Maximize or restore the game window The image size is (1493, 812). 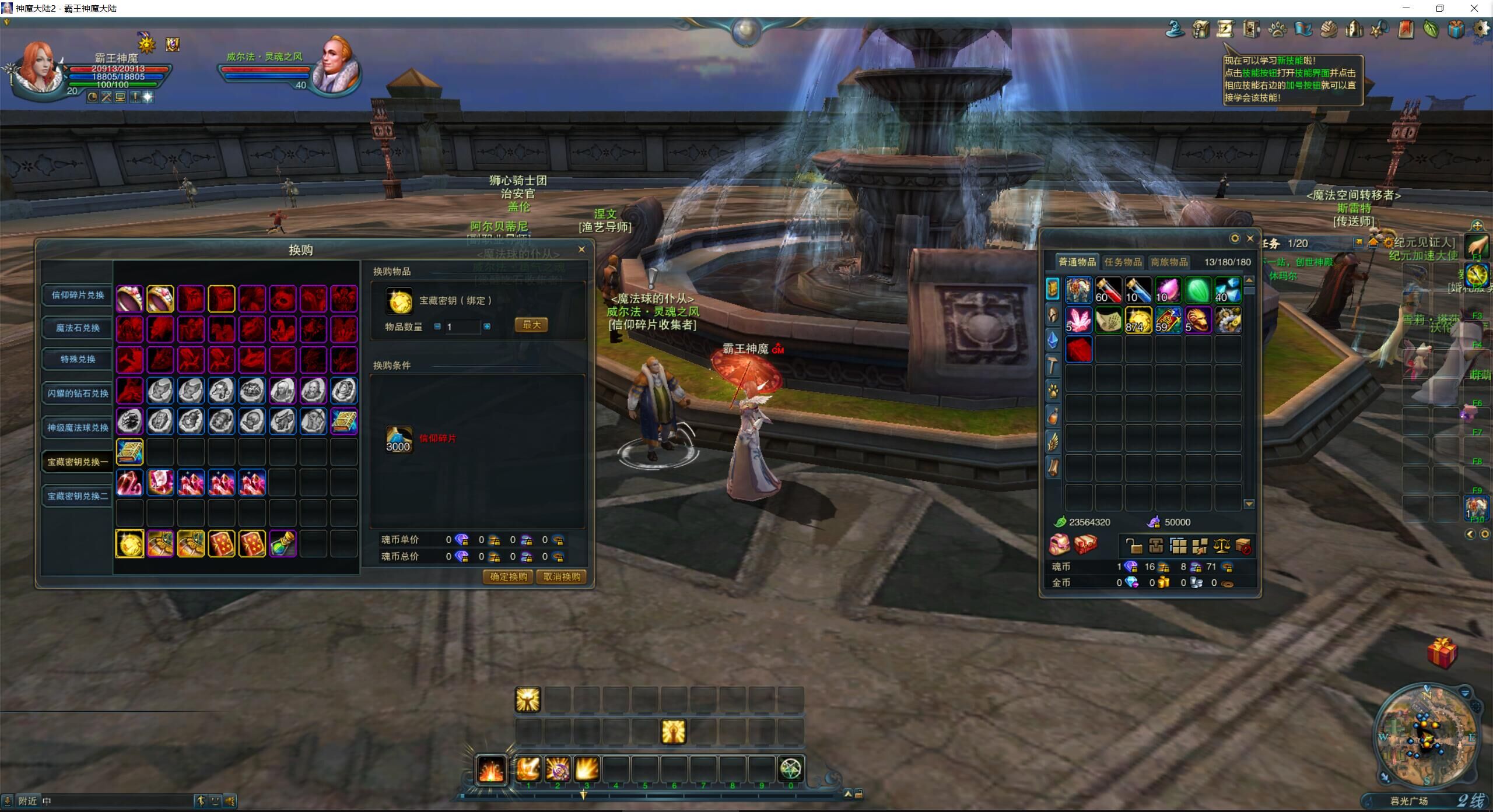1440,8
